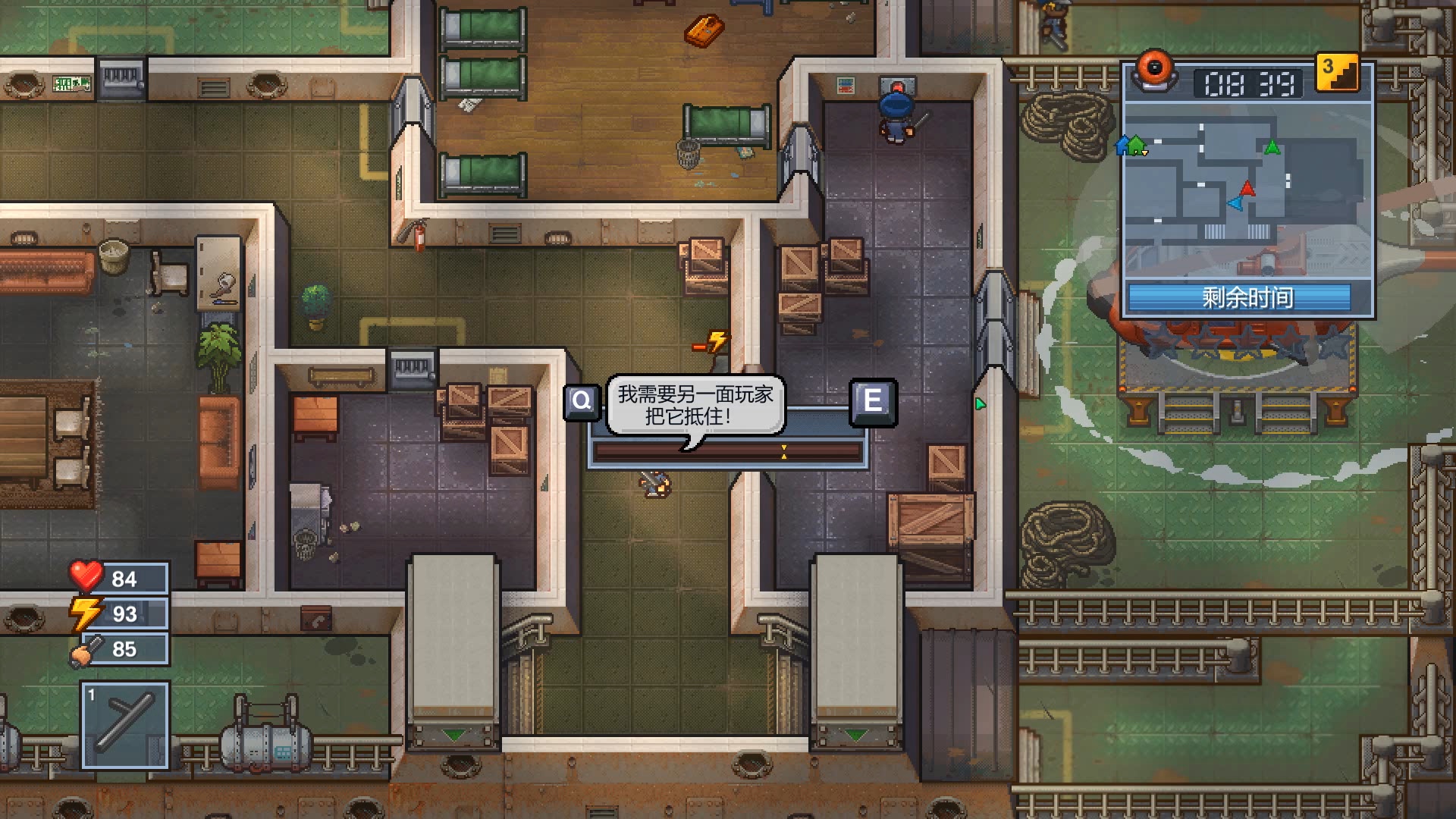Click the green house objective marker on minimap
The width and height of the screenshot is (1456, 819).
coord(1136,144)
